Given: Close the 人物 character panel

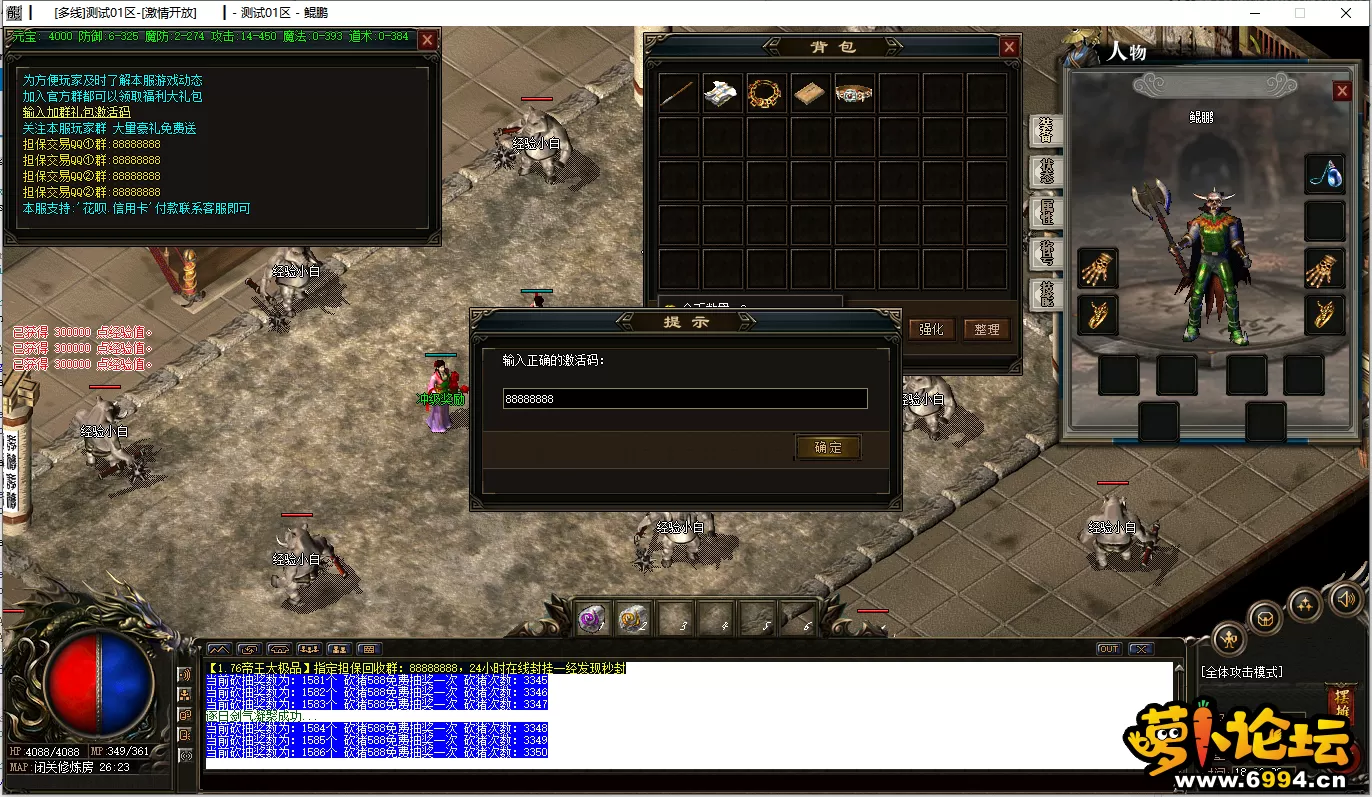Looking at the screenshot, I should (1342, 92).
